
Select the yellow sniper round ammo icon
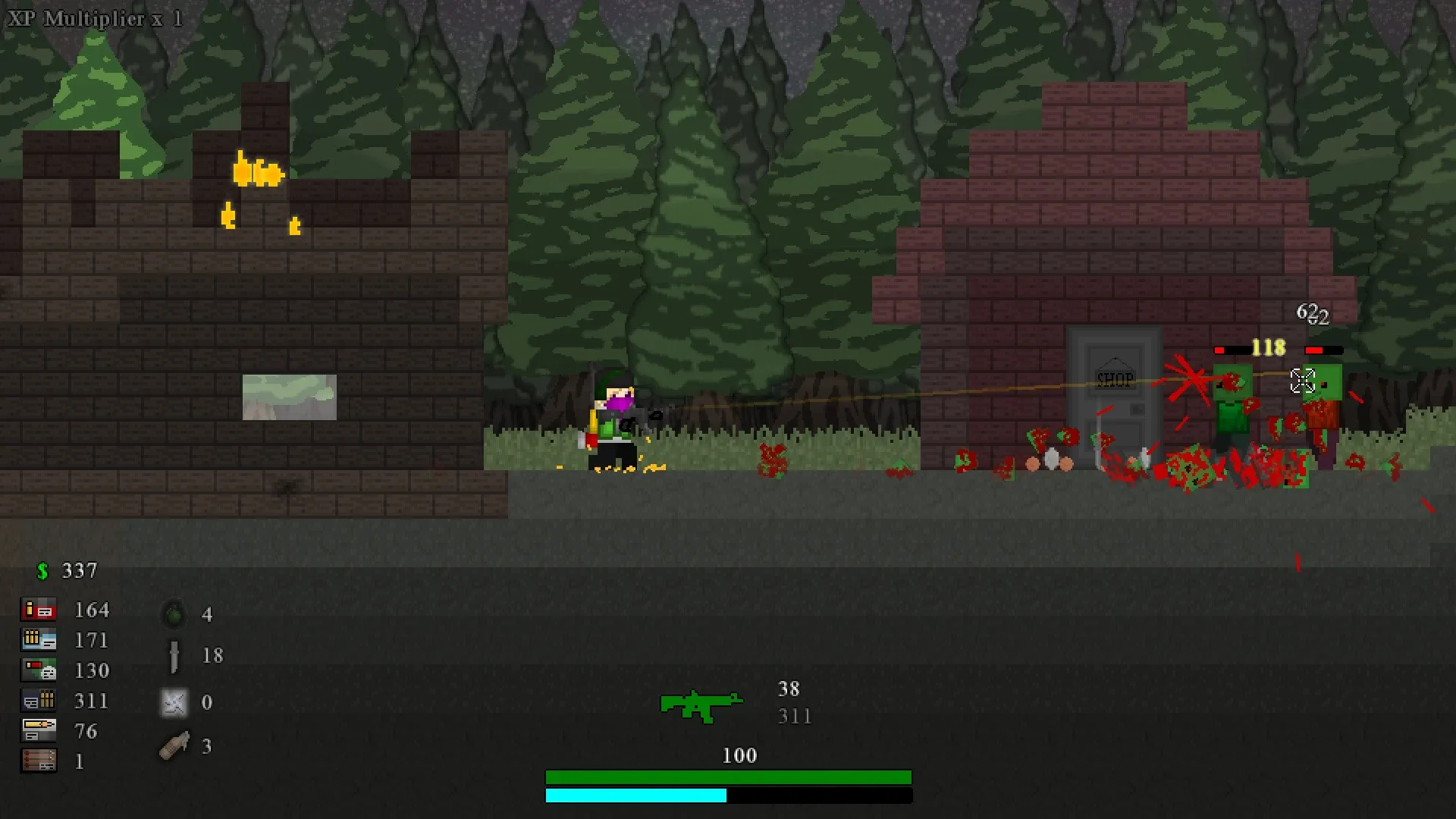[x=39, y=731]
